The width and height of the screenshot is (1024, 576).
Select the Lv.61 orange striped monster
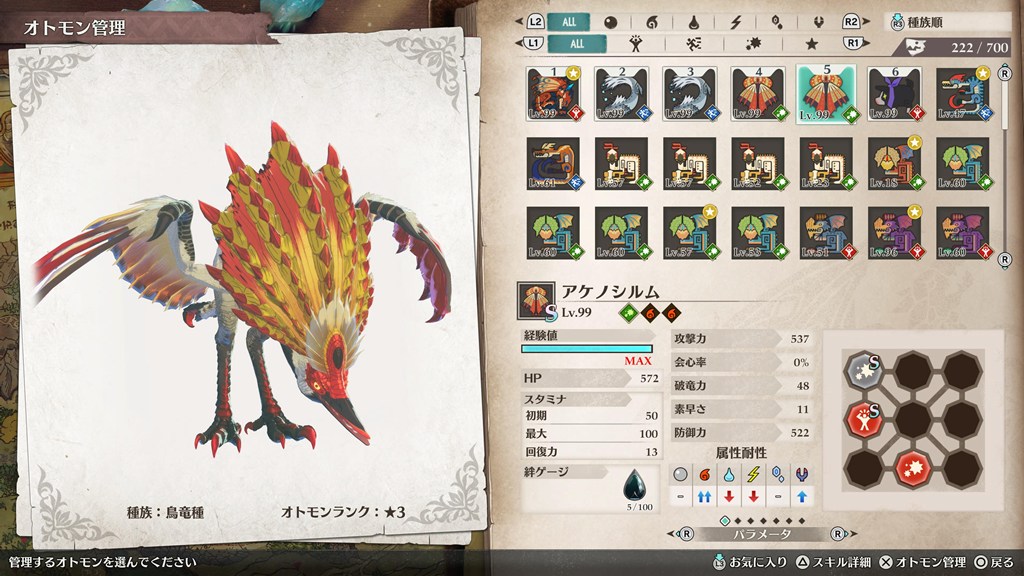click(554, 162)
